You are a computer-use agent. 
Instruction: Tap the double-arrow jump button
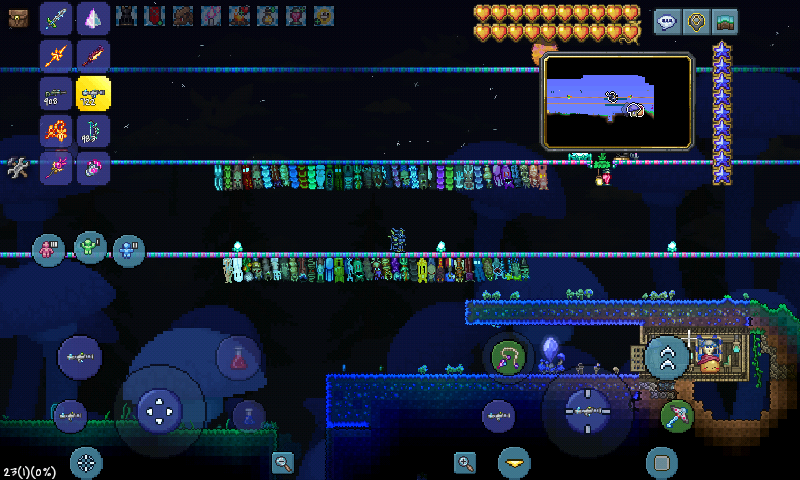(x=667, y=355)
